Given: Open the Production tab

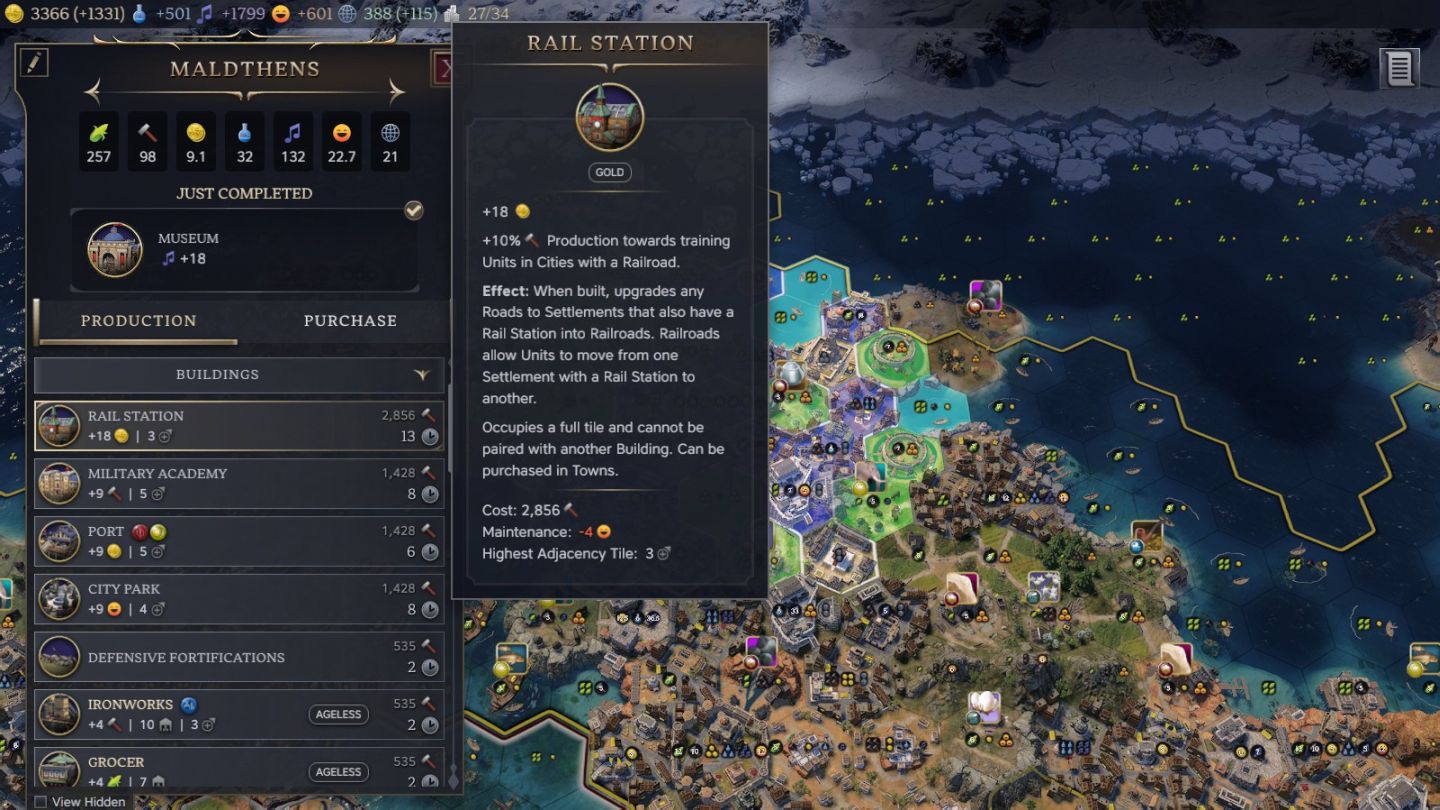Looking at the screenshot, I should point(138,321).
